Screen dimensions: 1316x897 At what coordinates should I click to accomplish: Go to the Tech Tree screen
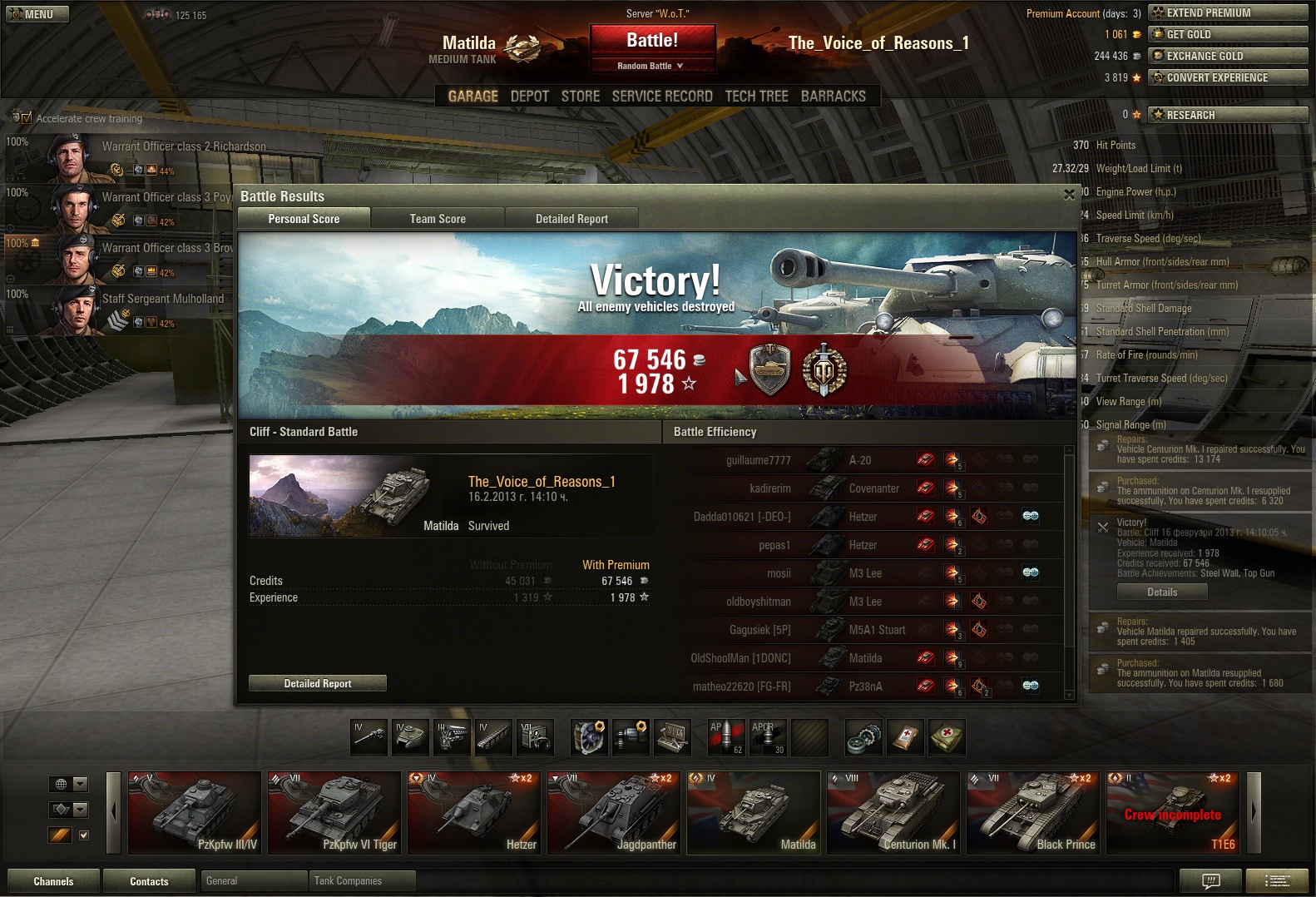(756, 97)
